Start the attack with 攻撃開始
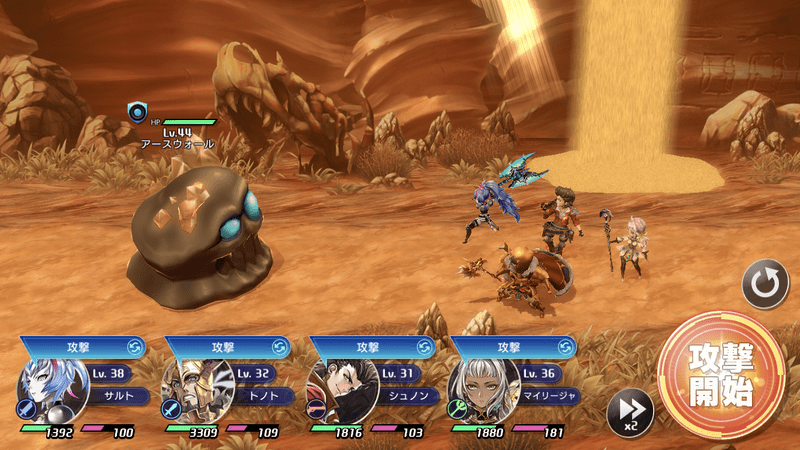The image size is (800, 450). tap(721, 375)
